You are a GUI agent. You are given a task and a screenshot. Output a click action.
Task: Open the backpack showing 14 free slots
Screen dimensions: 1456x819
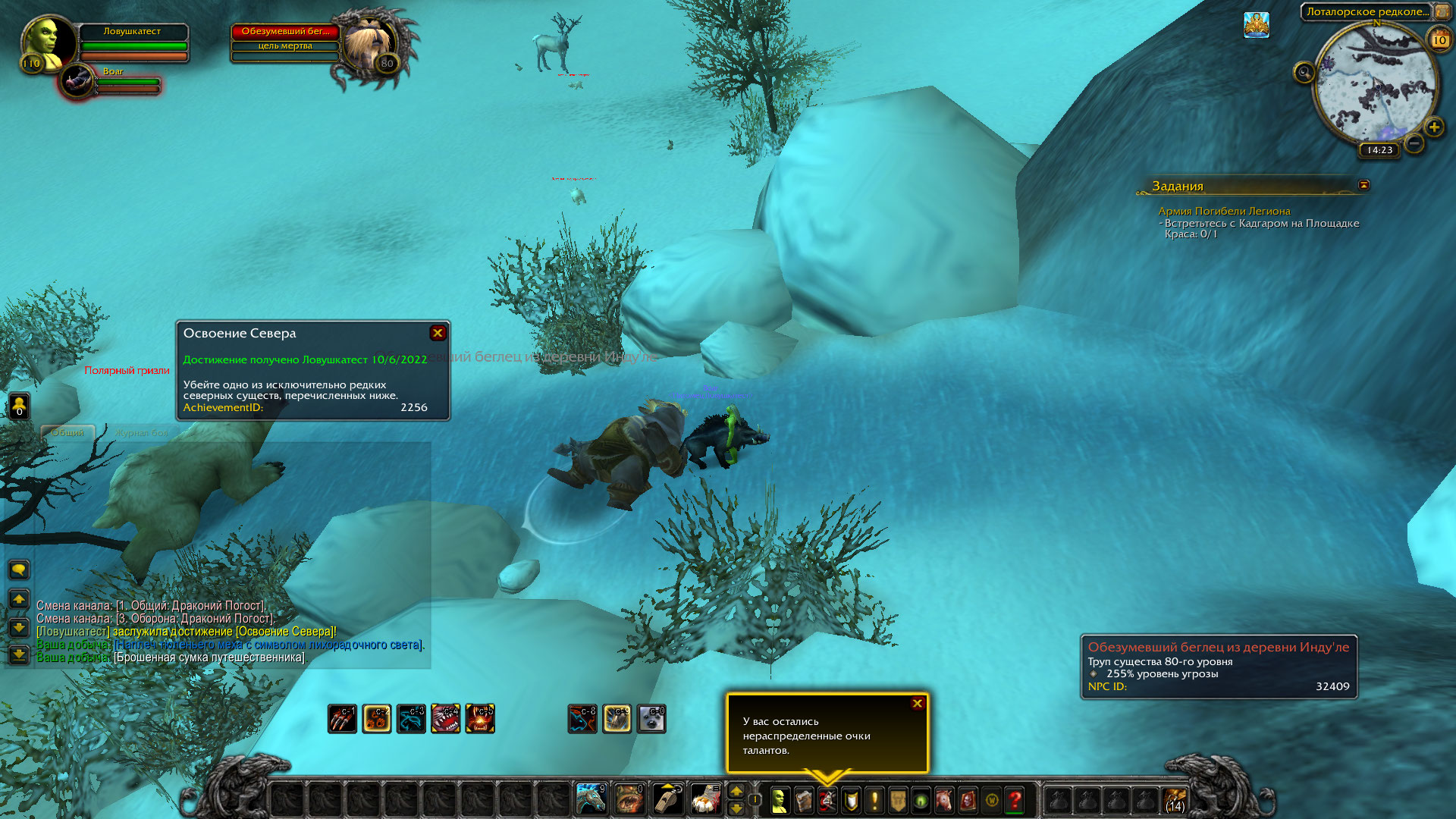[x=1175, y=800]
